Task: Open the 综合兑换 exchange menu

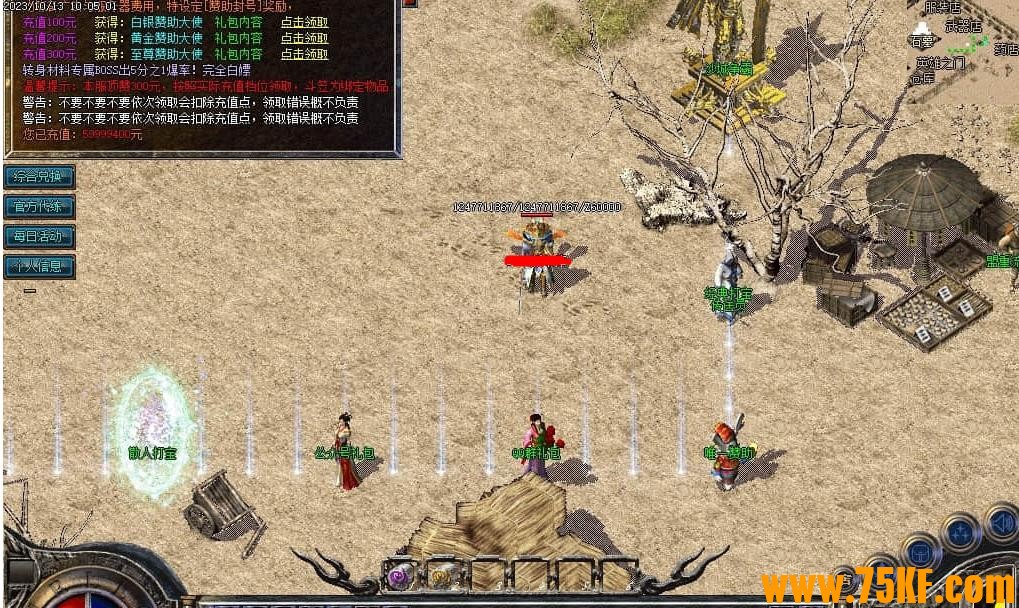Action: click(x=39, y=177)
